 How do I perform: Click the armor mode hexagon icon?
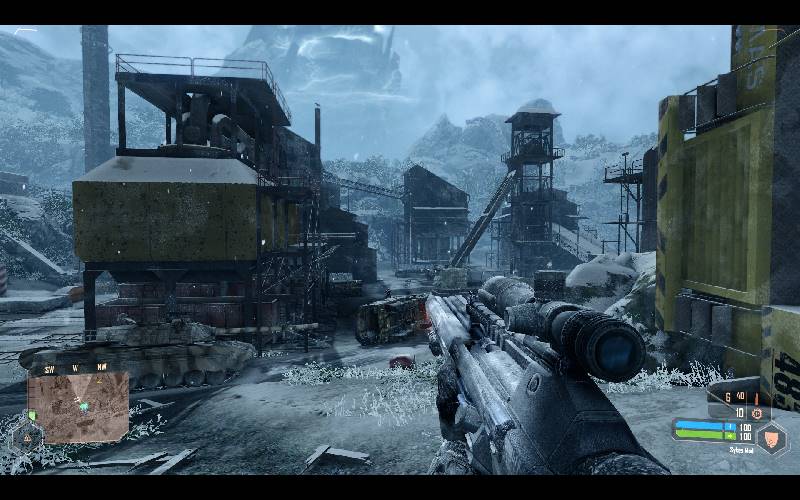coord(770,436)
